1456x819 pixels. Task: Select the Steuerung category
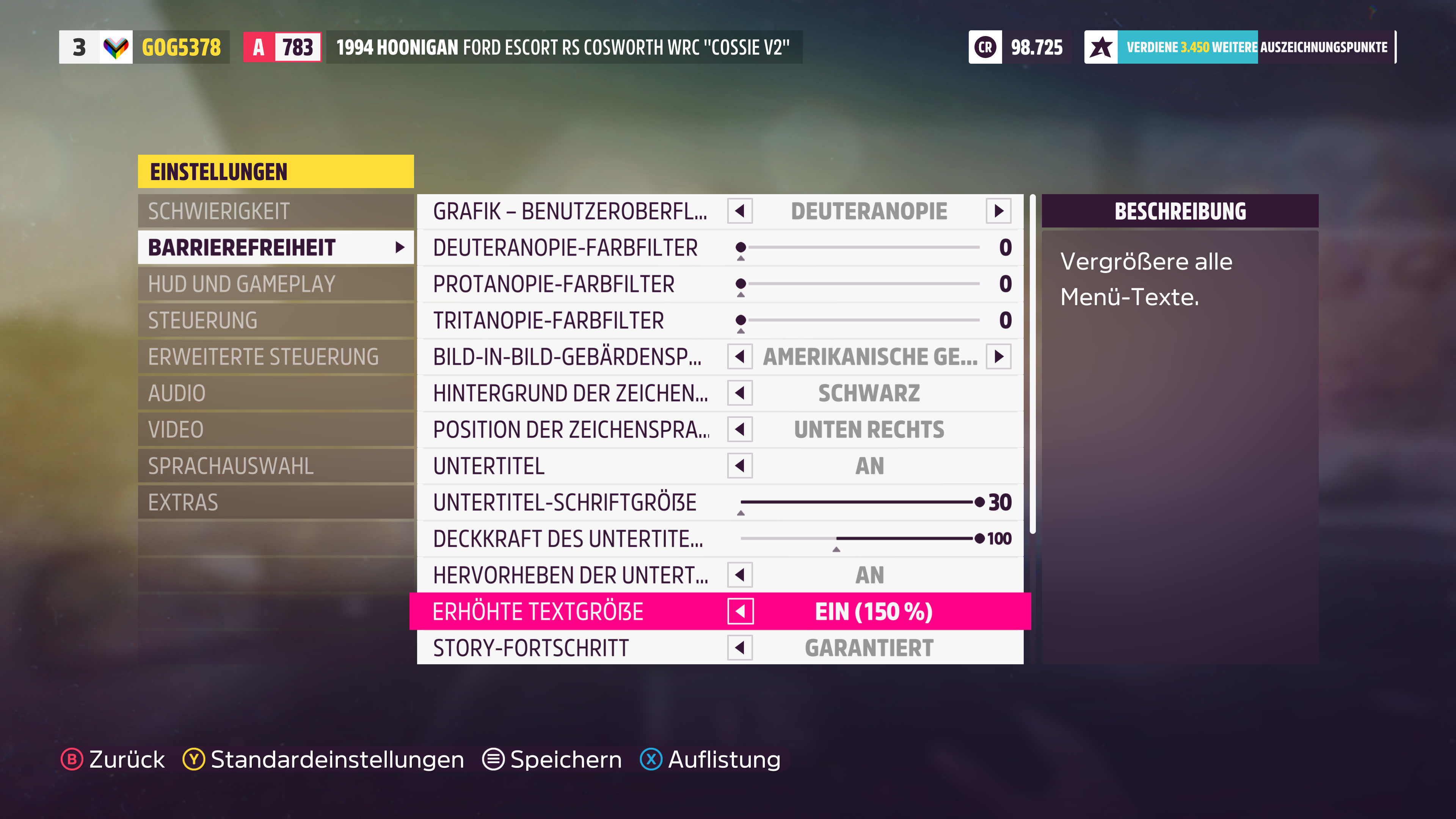click(275, 320)
